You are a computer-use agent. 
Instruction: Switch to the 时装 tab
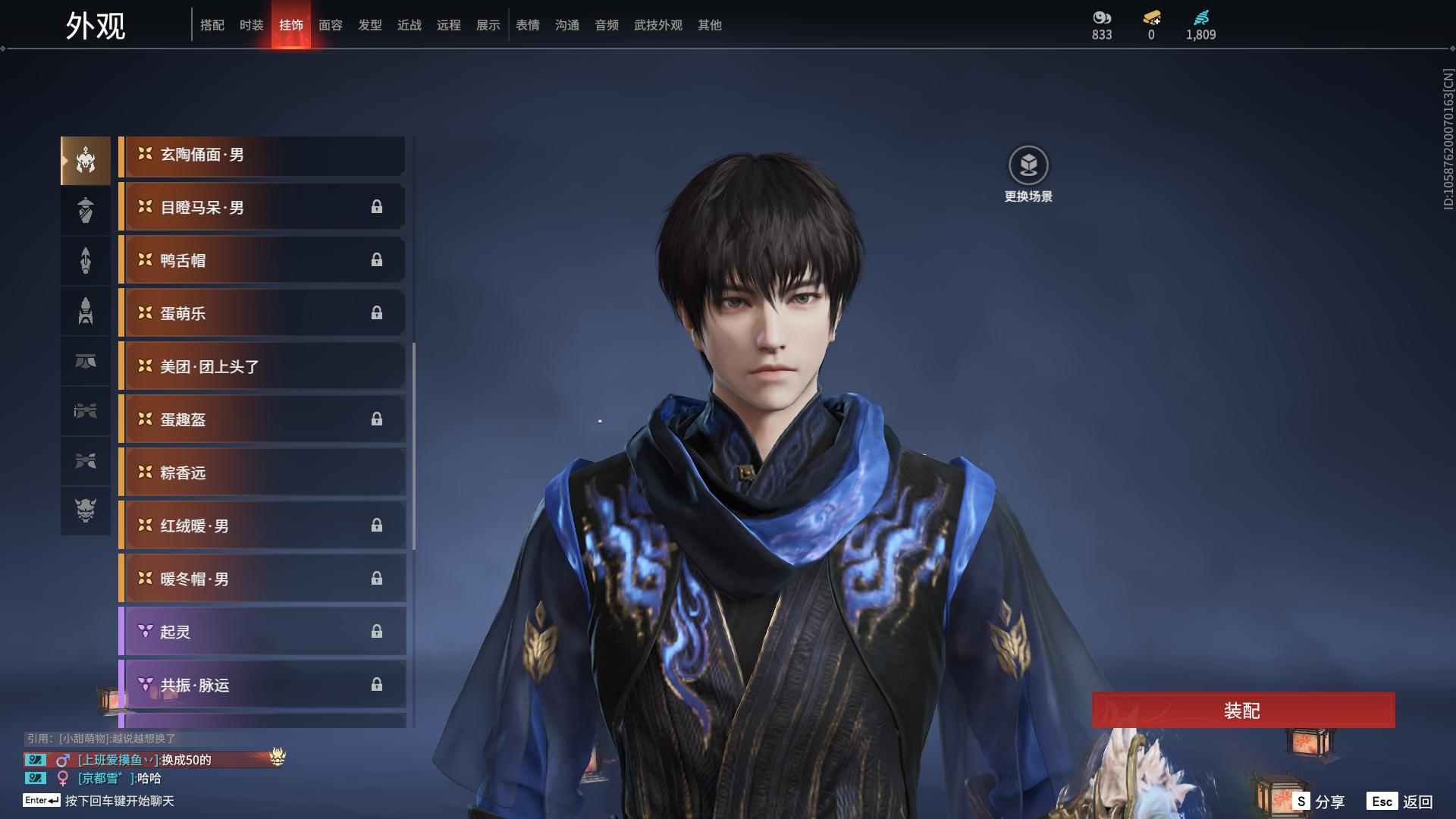(252, 24)
